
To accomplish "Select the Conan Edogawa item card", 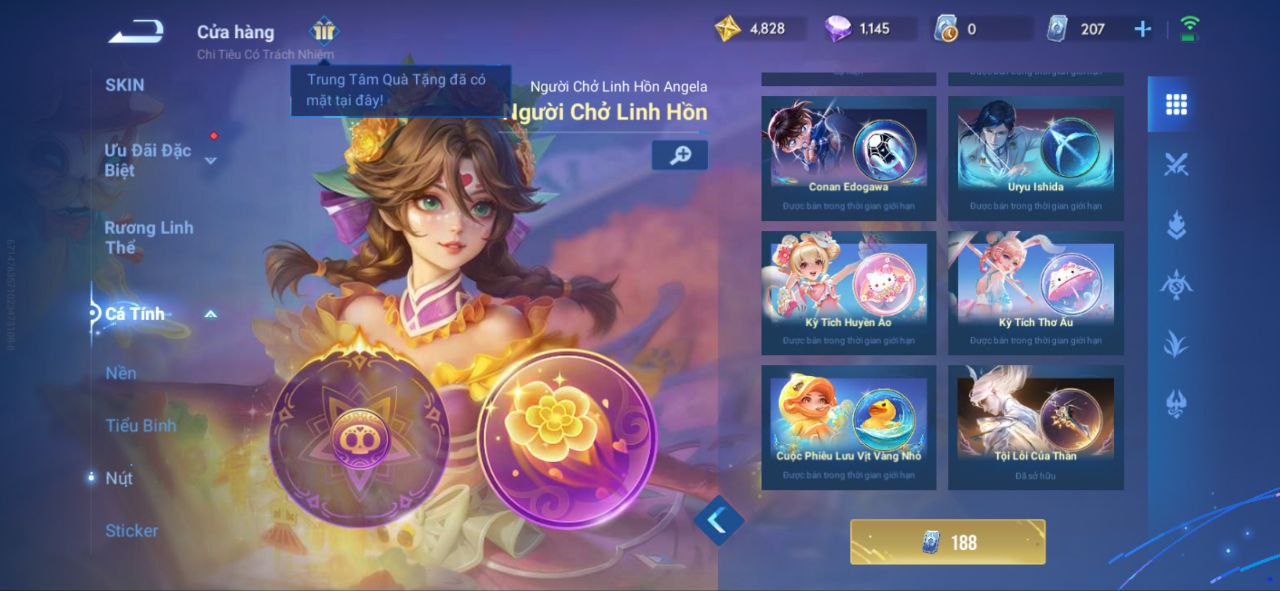I will 849,156.
